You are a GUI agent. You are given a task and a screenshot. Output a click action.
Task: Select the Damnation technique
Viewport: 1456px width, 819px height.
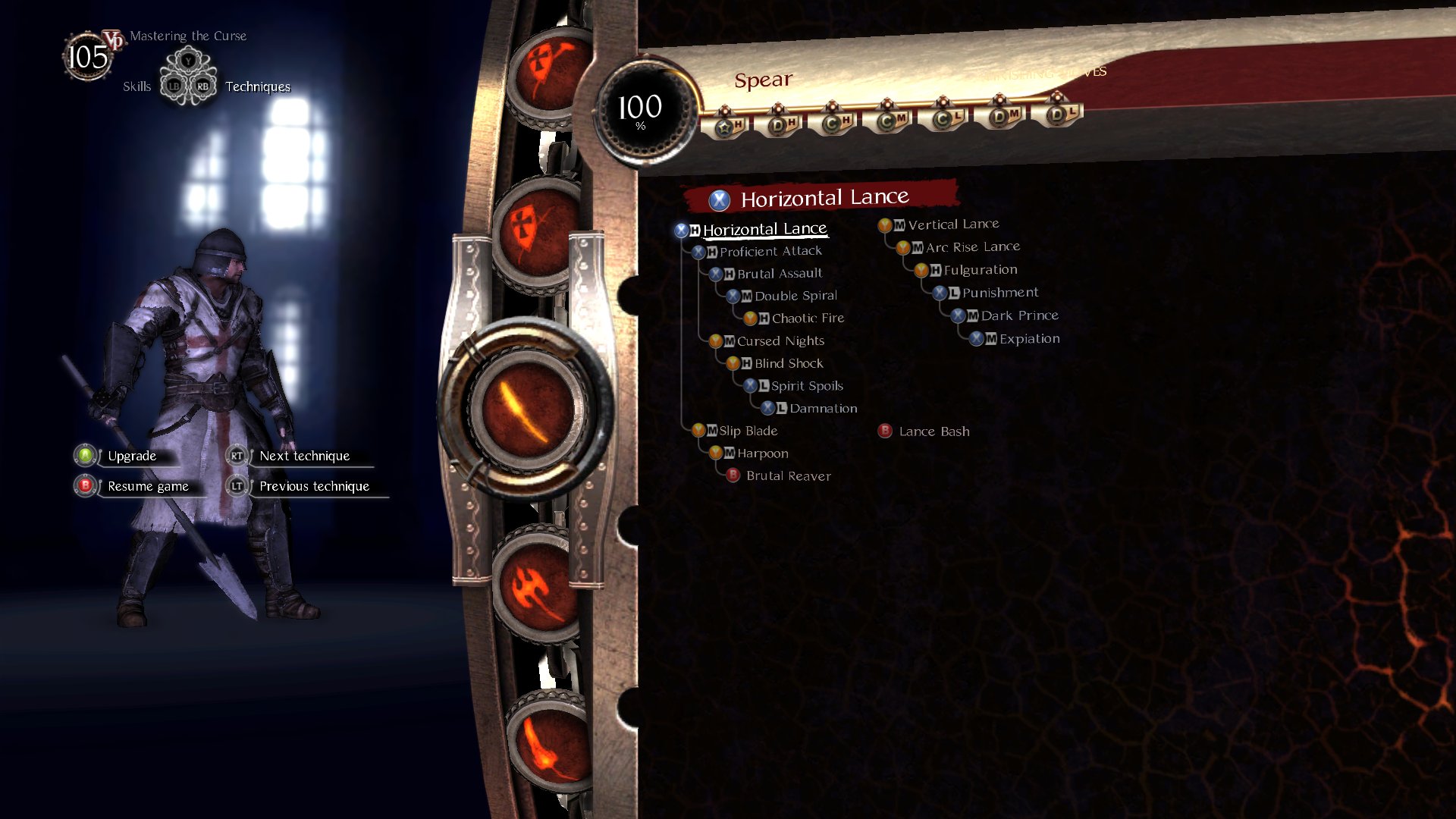pyautogui.click(x=823, y=409)
